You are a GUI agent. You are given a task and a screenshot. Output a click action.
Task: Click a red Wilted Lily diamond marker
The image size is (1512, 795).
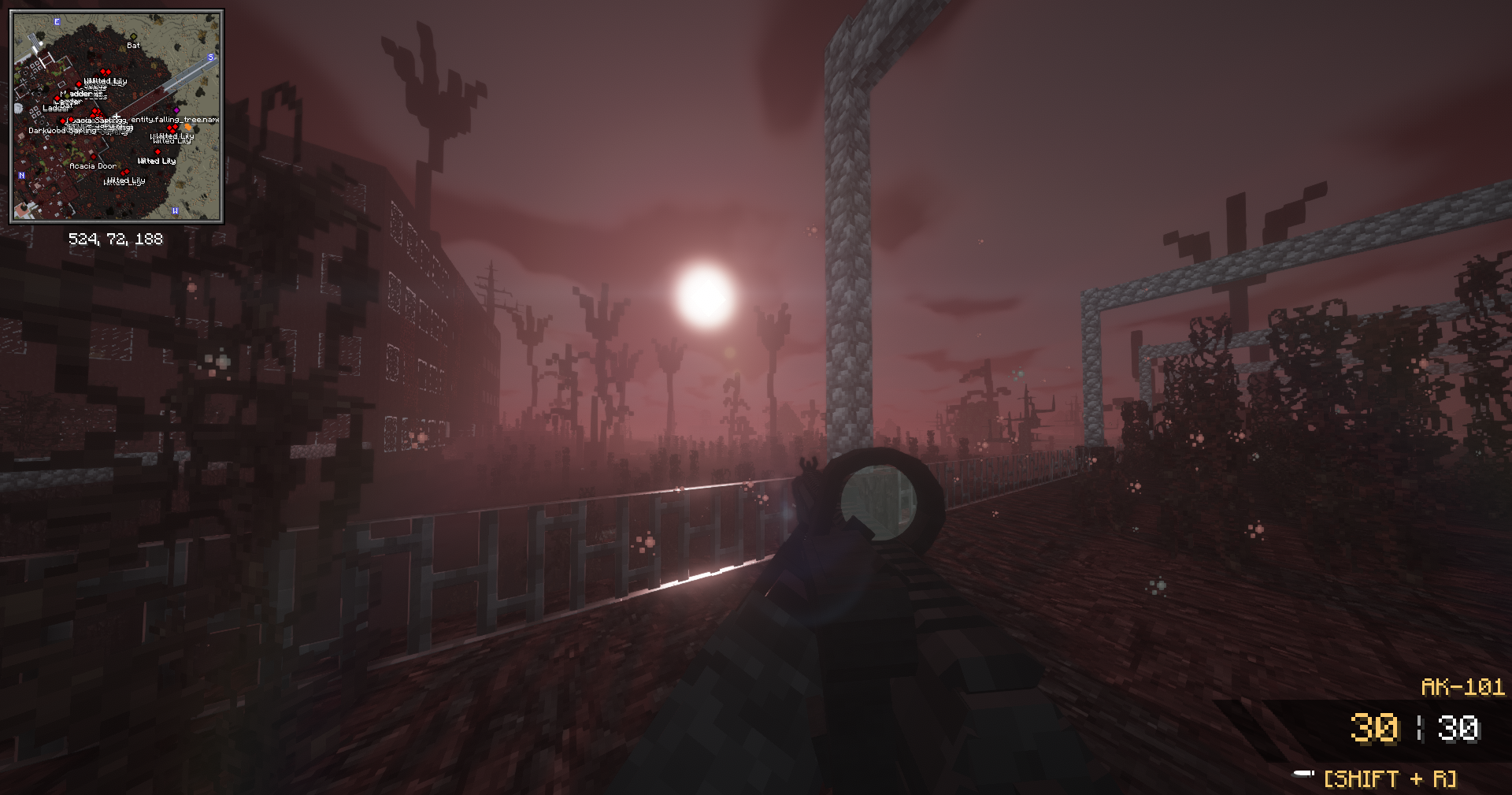pos(157,151)
